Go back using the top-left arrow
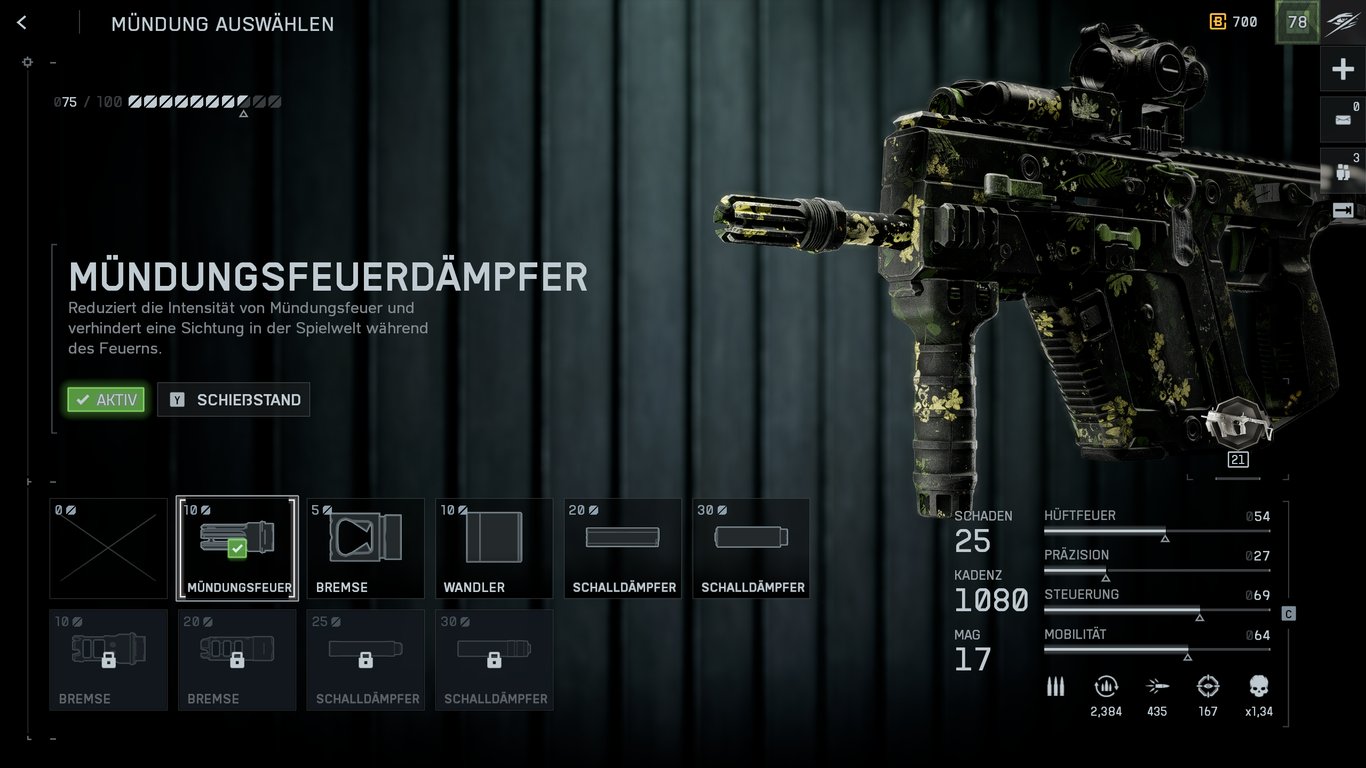Image resolution: width=1366 pixels, height=768 pixels. [x=21, y=22]
